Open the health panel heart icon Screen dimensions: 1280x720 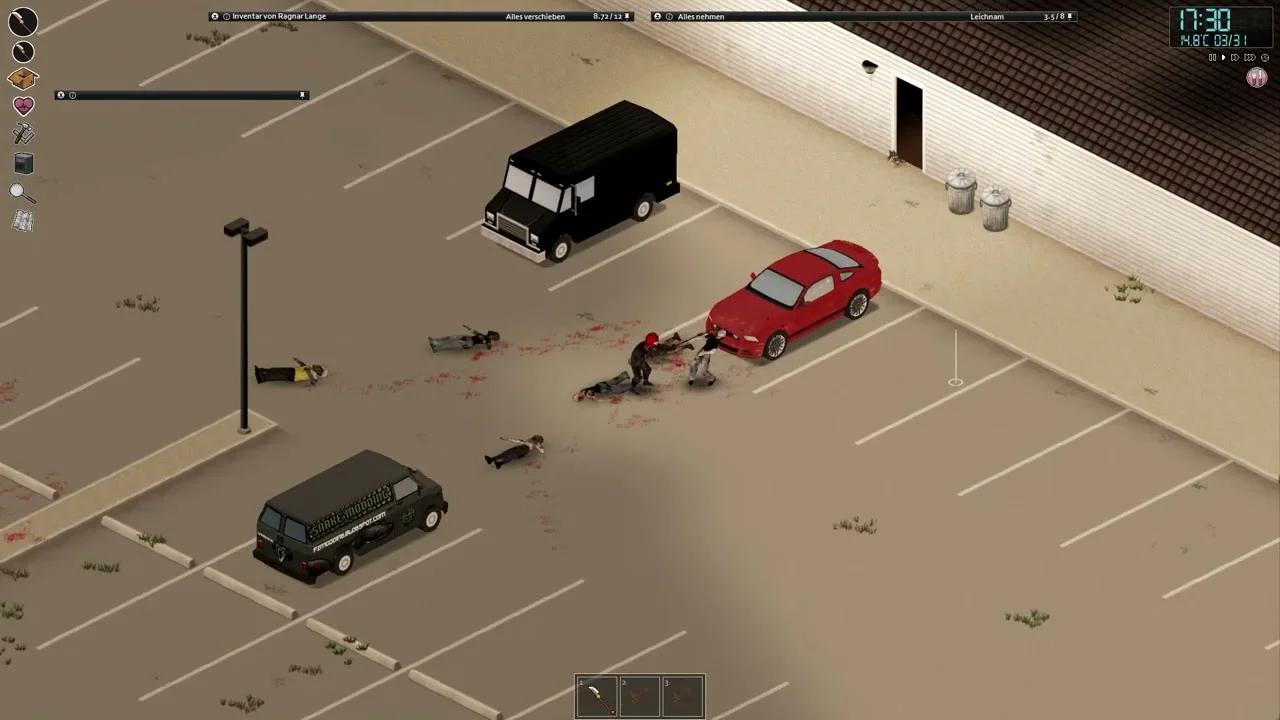[x=24, y=104]
